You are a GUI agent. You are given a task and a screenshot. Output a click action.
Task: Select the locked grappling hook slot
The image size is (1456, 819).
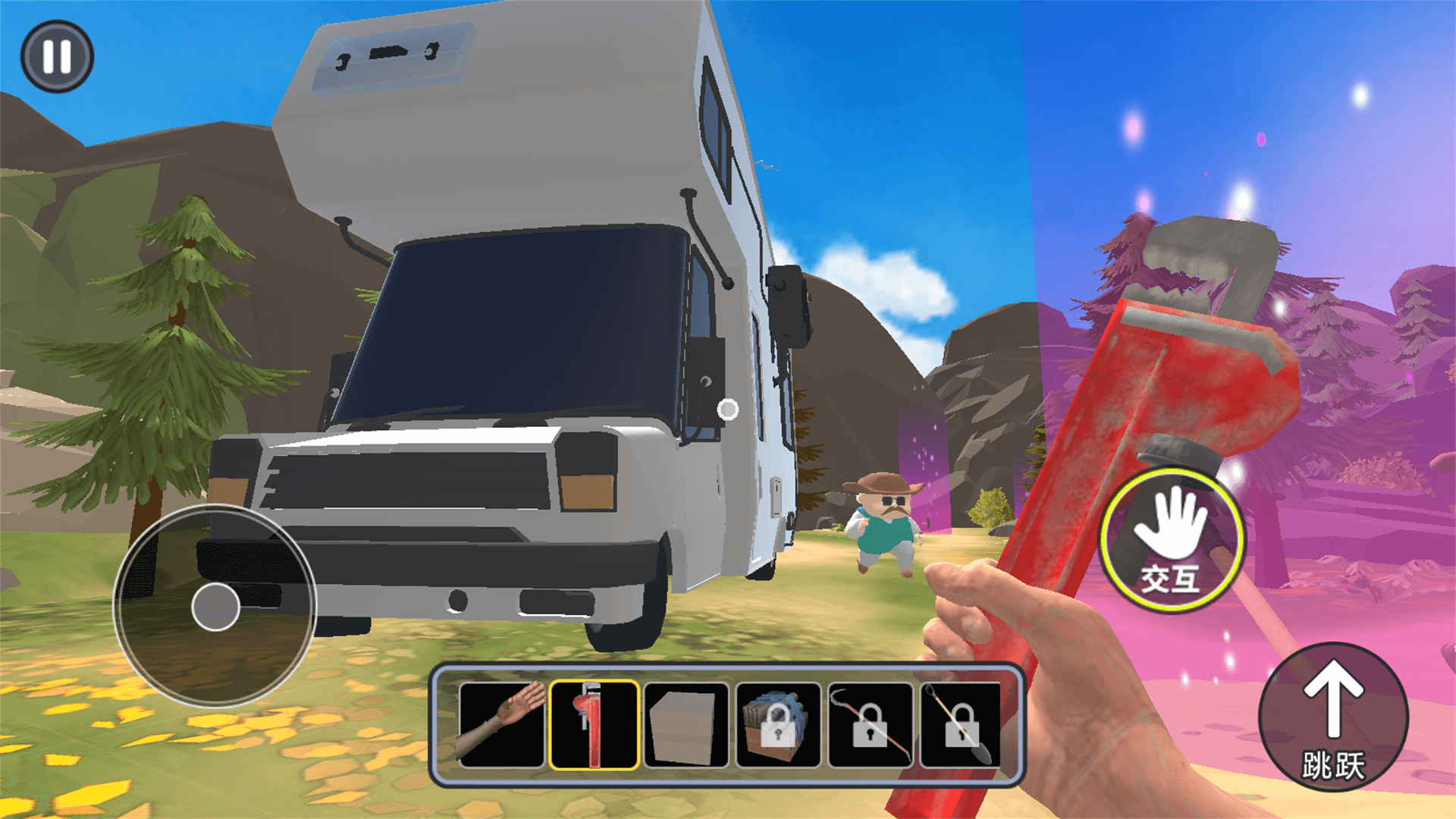[871, 725]
